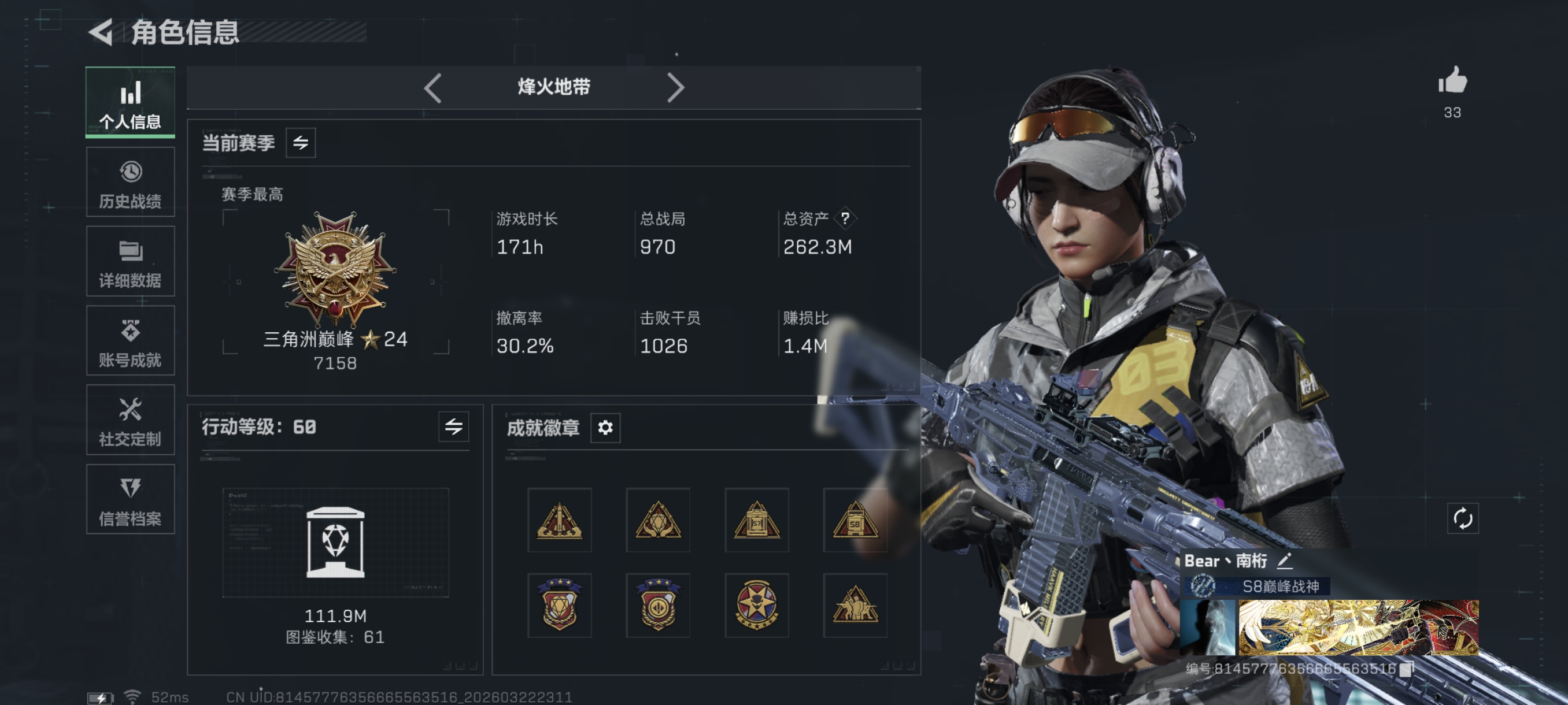Viewport: 1568px width, 705px height.
Task: Select the 历史战绩 sidebar icon
Action: click(x=130, y=182)
